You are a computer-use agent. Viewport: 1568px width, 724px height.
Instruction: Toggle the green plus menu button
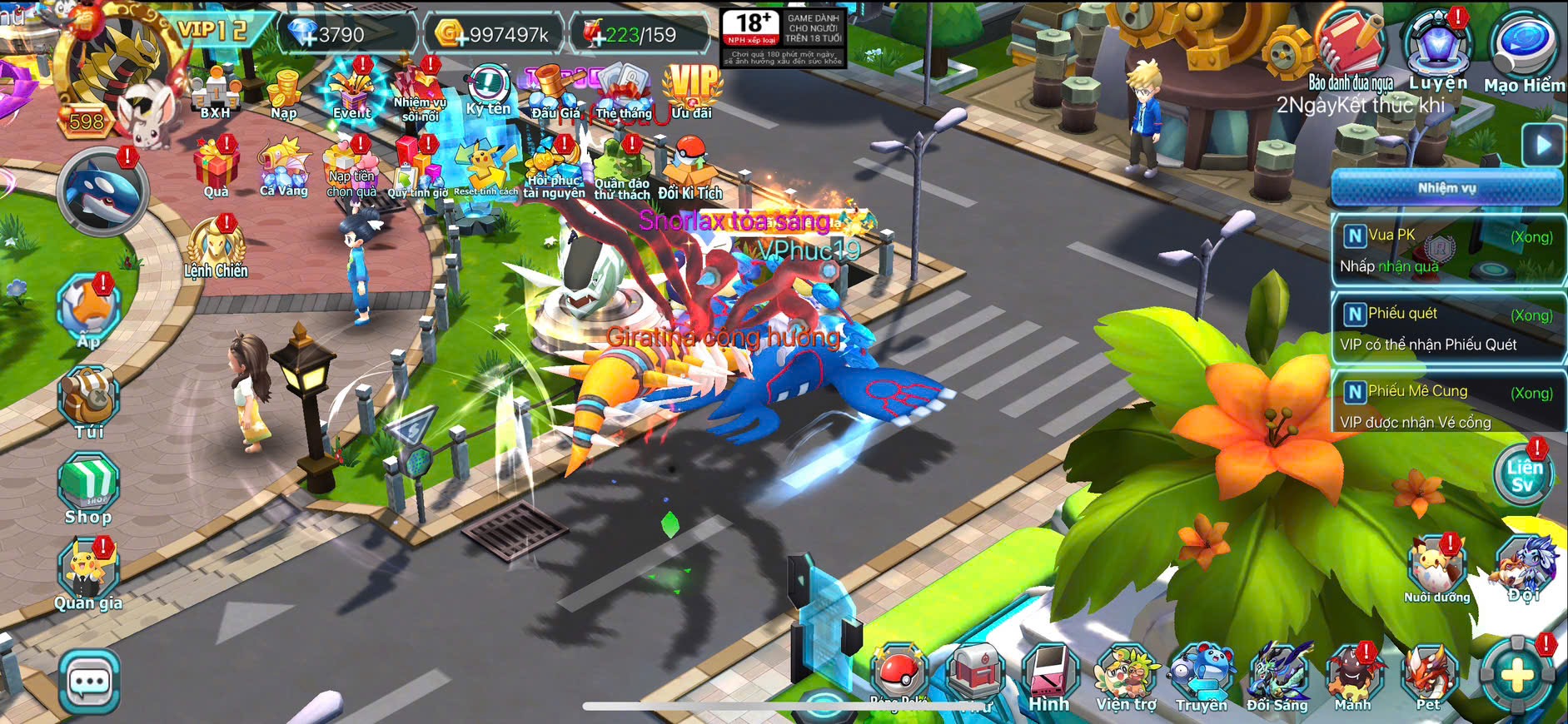1517,676
